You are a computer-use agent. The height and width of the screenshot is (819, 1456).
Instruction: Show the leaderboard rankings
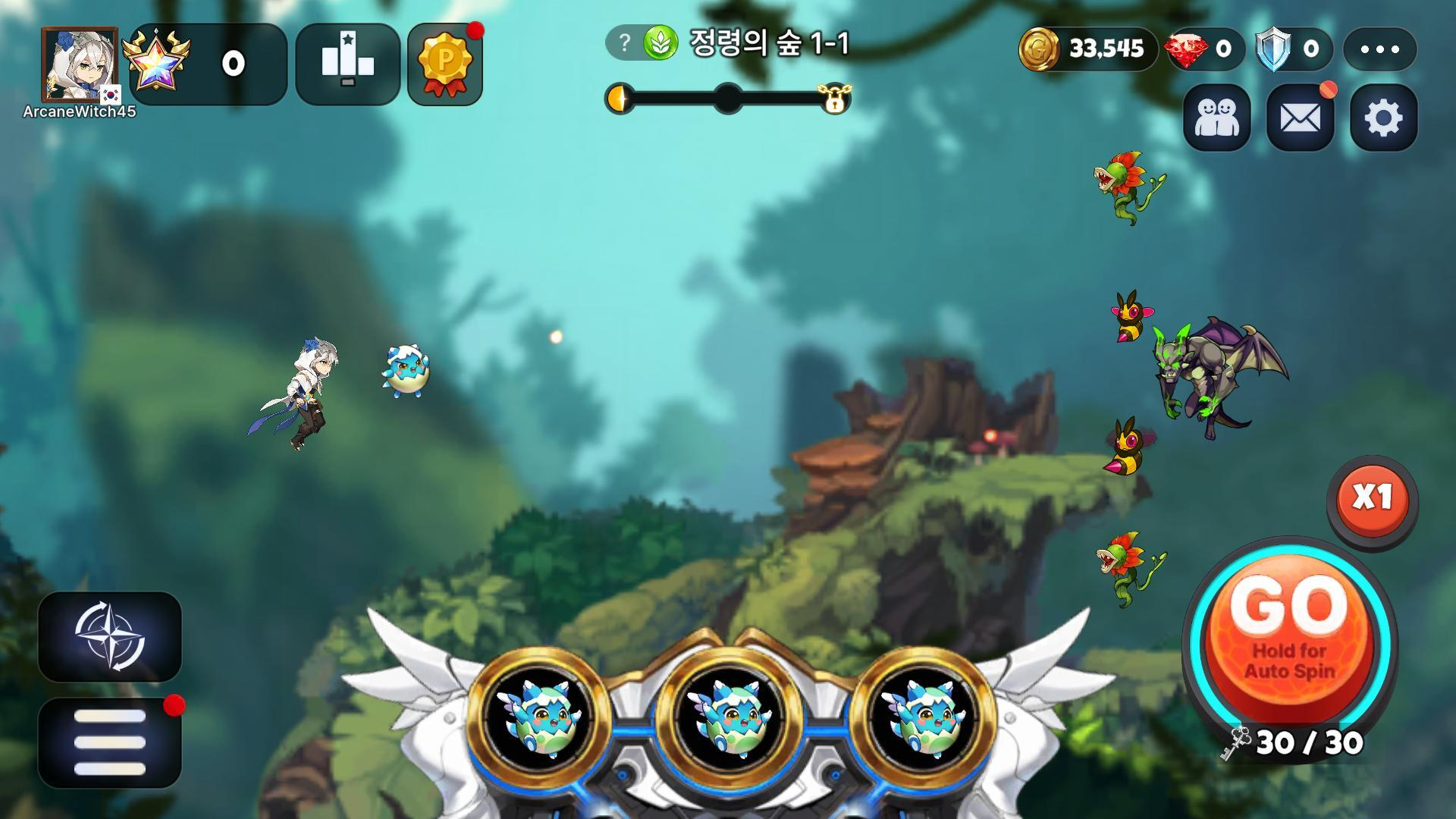tap(347, 64)
